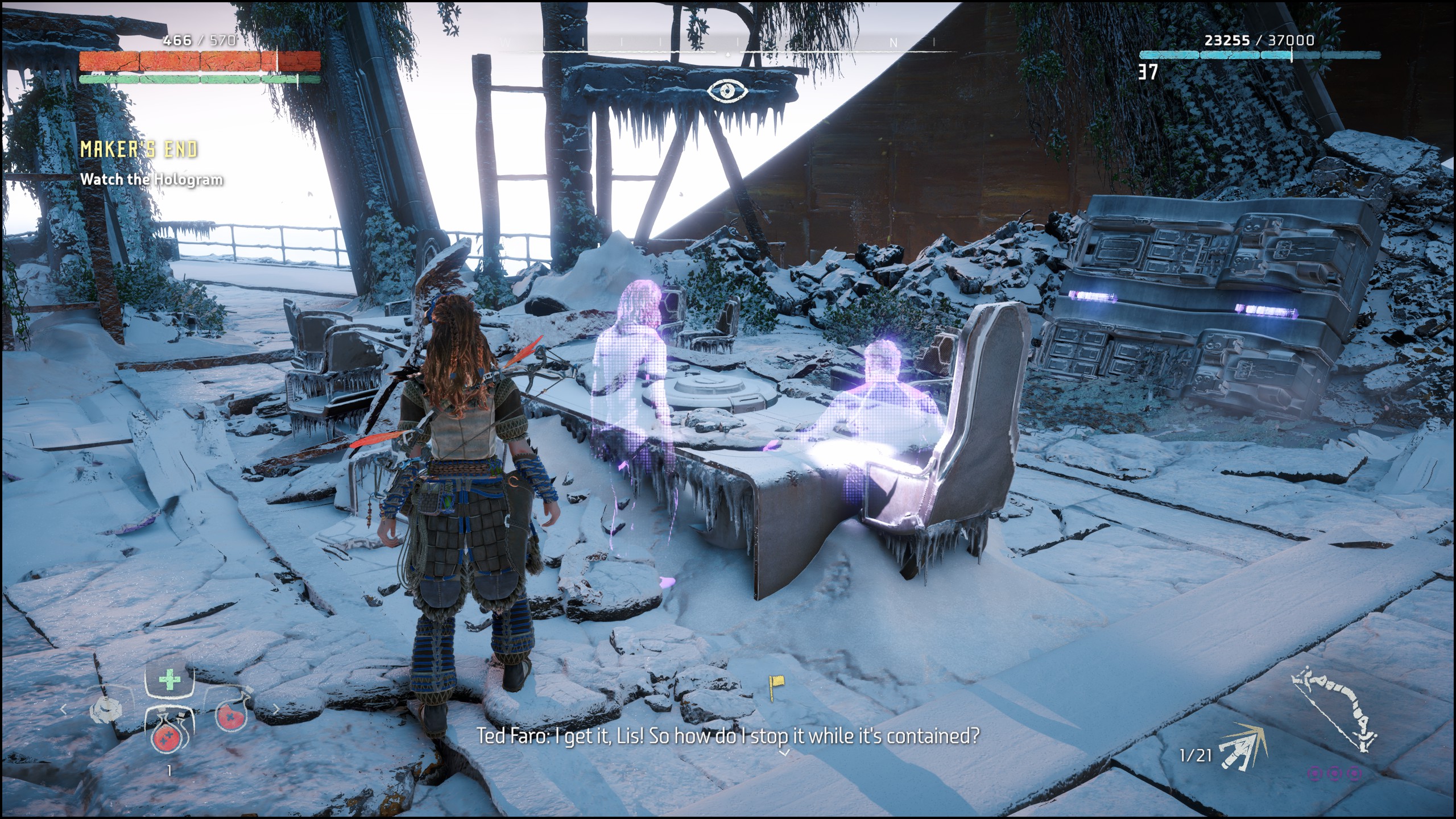Select the rock throwable item
This screenshot has height=819, width=1456.
coord(106,710)
